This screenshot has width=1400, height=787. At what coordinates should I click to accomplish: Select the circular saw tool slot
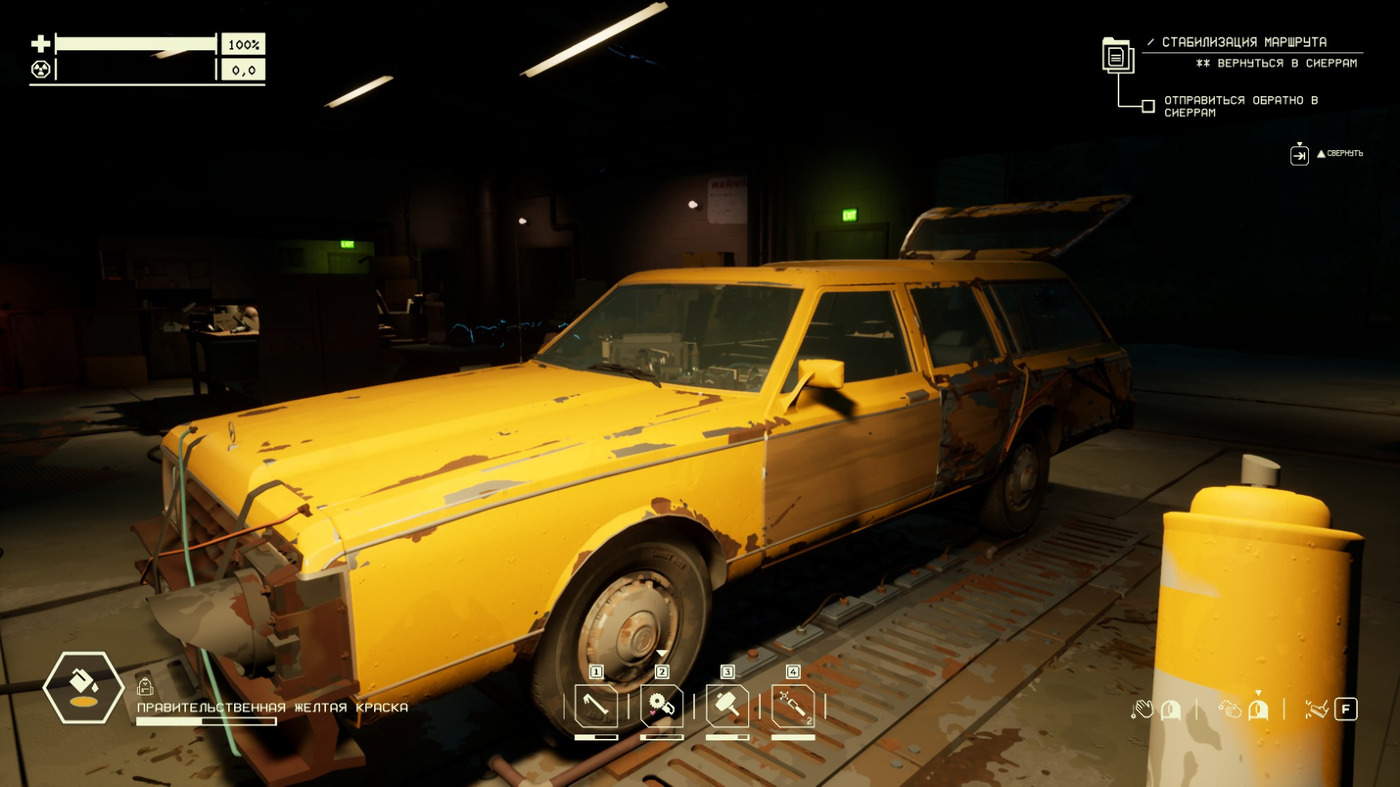[662, 706]
